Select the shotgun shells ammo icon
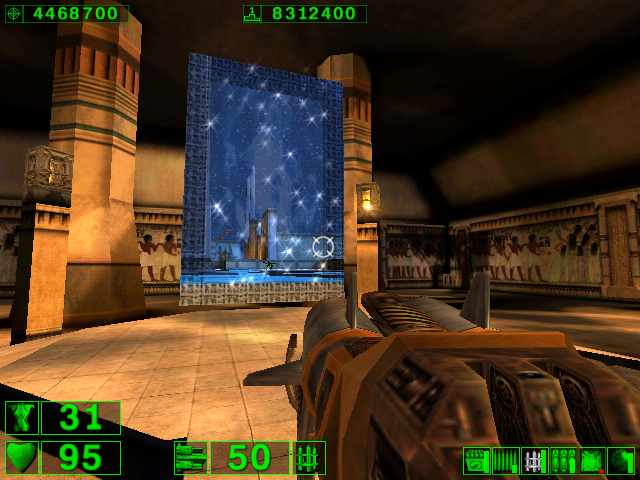 (476, 460)
